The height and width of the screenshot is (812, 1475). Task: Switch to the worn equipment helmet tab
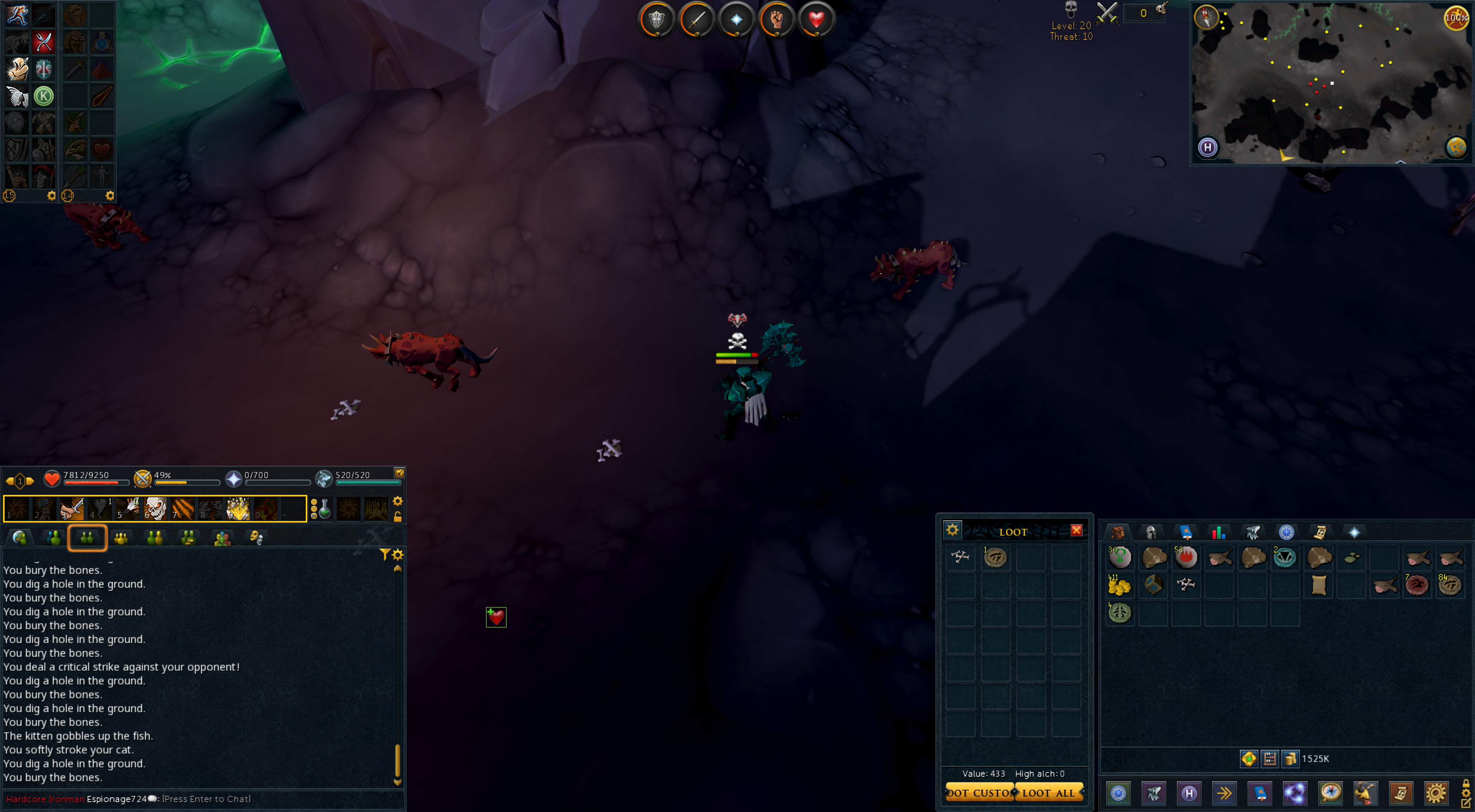[1150, 532]
